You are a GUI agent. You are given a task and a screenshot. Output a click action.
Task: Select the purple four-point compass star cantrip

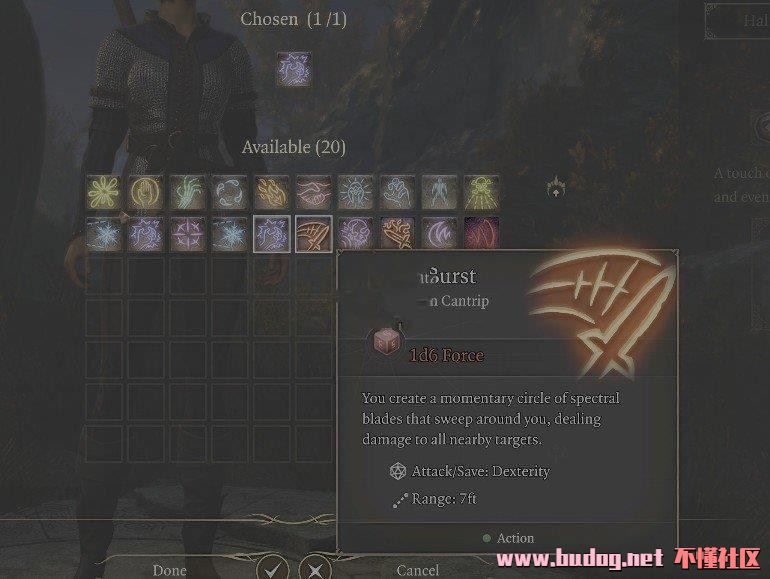tap(187, 234)
